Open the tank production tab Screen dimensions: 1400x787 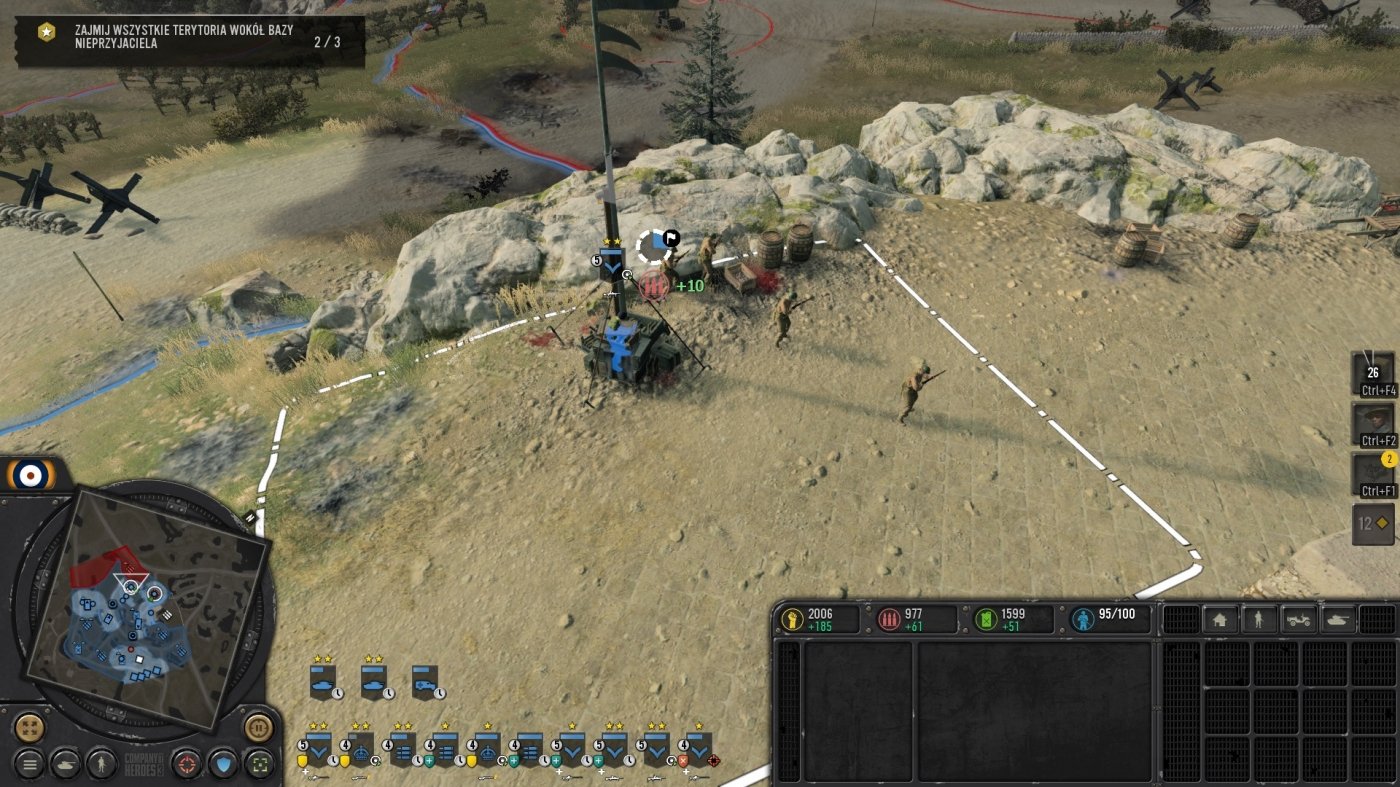pos(1338,620)
